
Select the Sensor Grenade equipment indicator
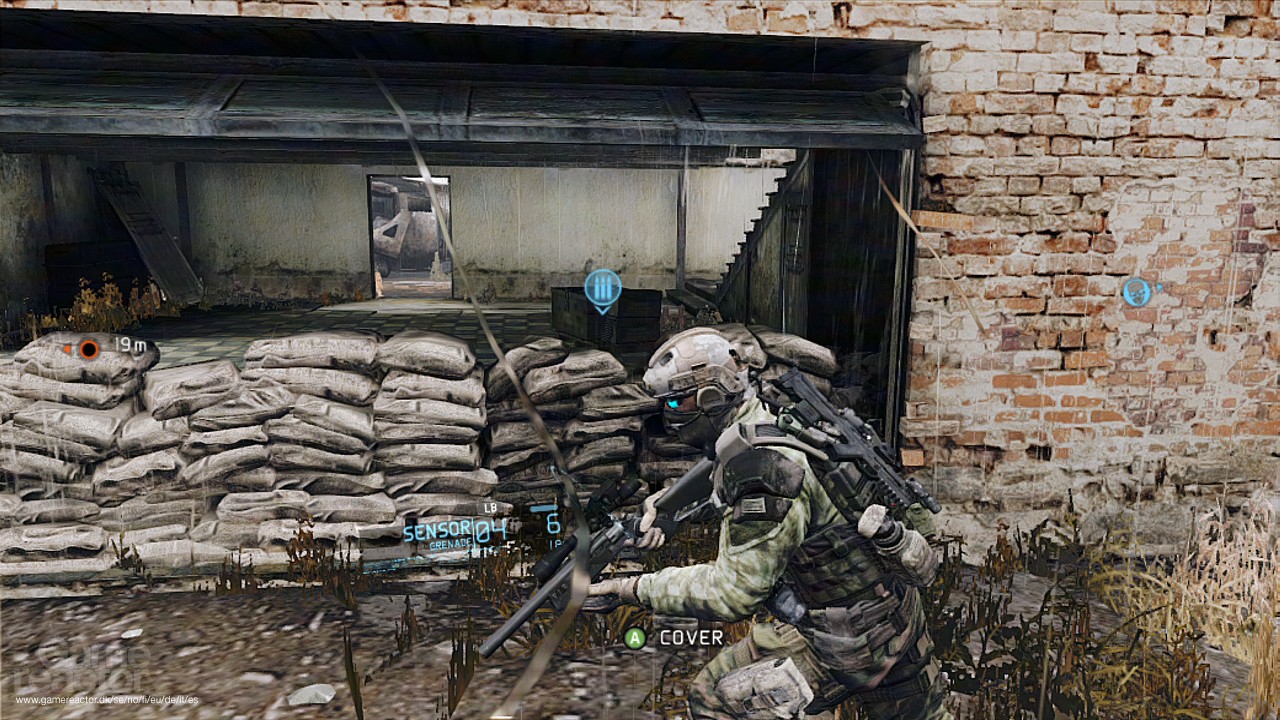tap(455, 530)
